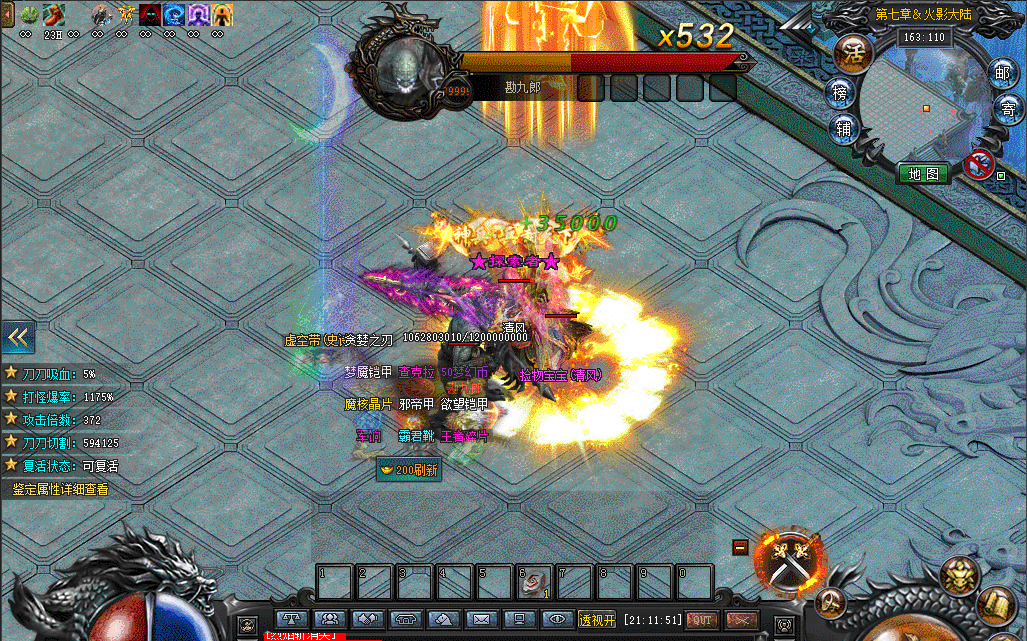Open the 邮 mail orb

coord(1003,71)
